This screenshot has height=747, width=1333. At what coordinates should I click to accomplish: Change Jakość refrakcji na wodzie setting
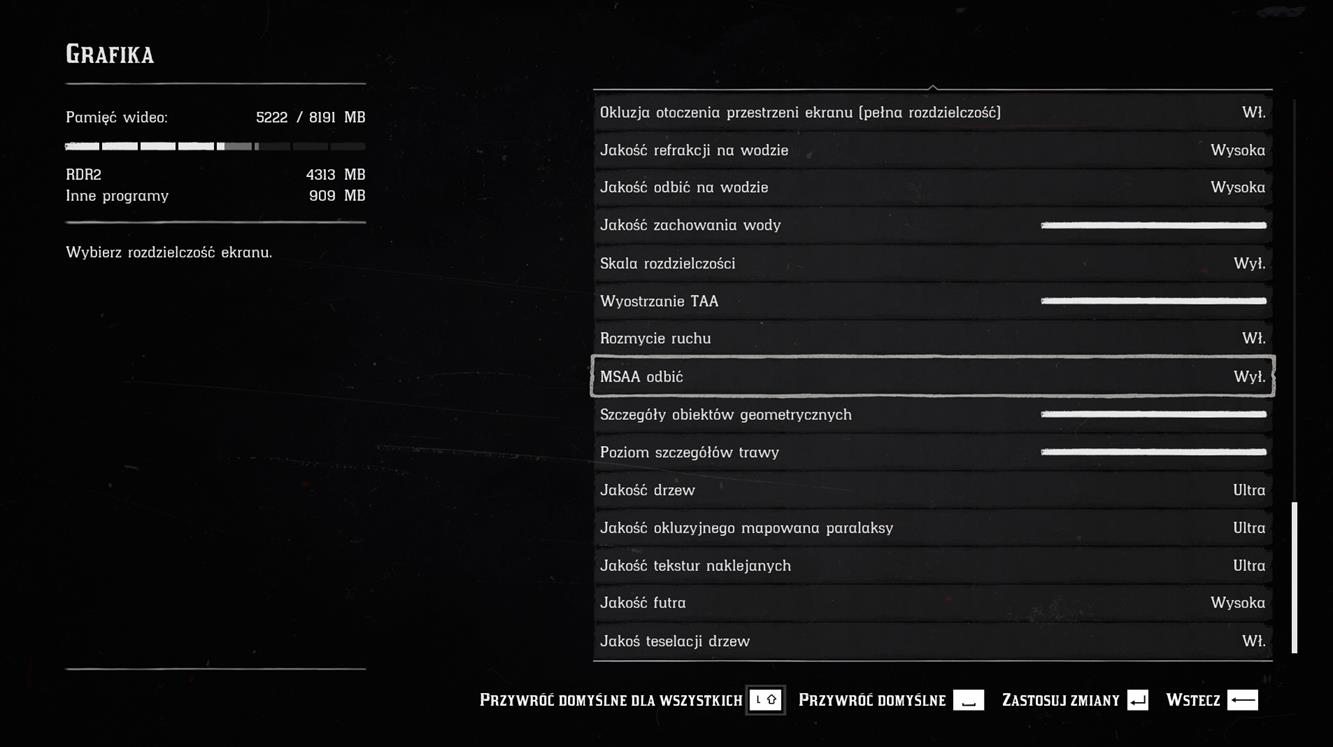[x=932, y=150]
